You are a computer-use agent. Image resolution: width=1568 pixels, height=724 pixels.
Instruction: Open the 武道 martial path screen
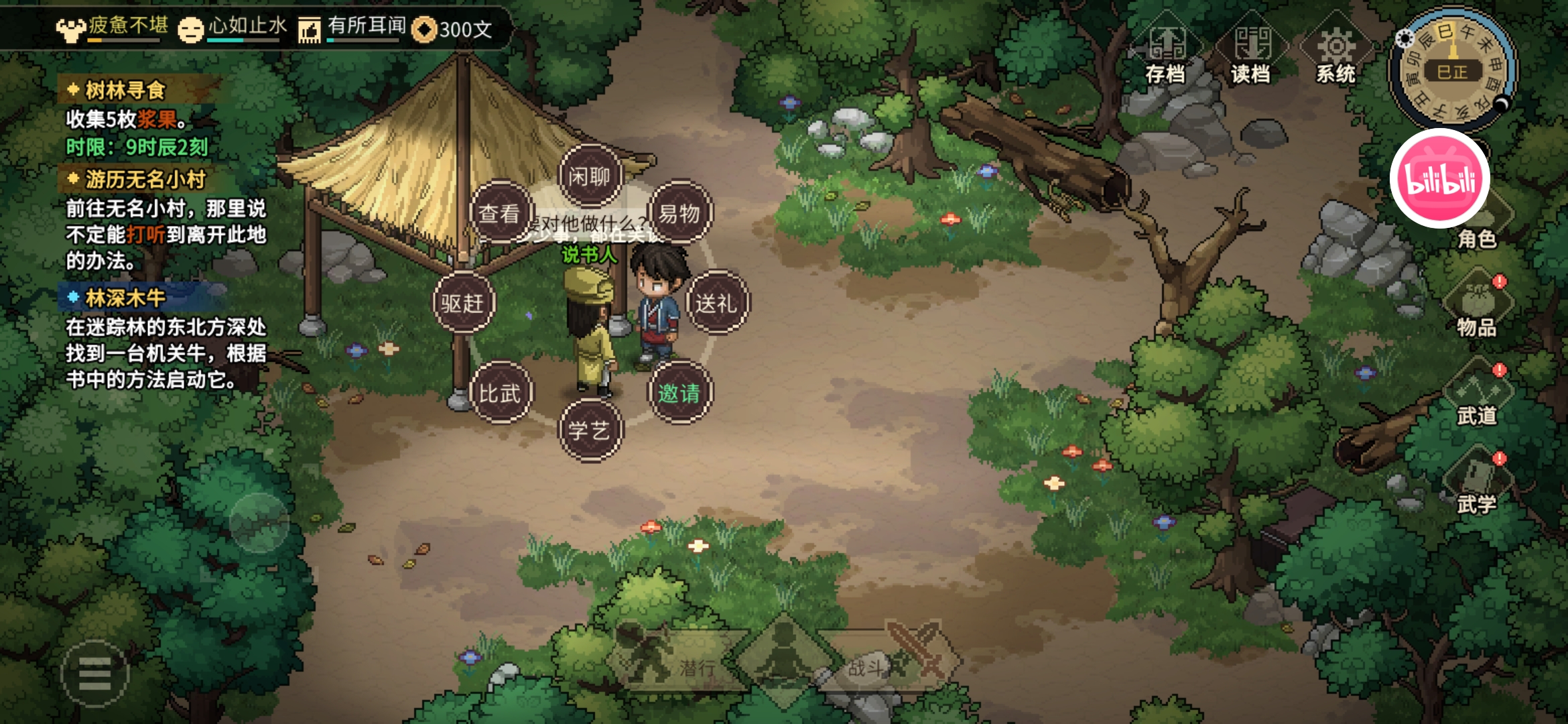click(1477, 396)
